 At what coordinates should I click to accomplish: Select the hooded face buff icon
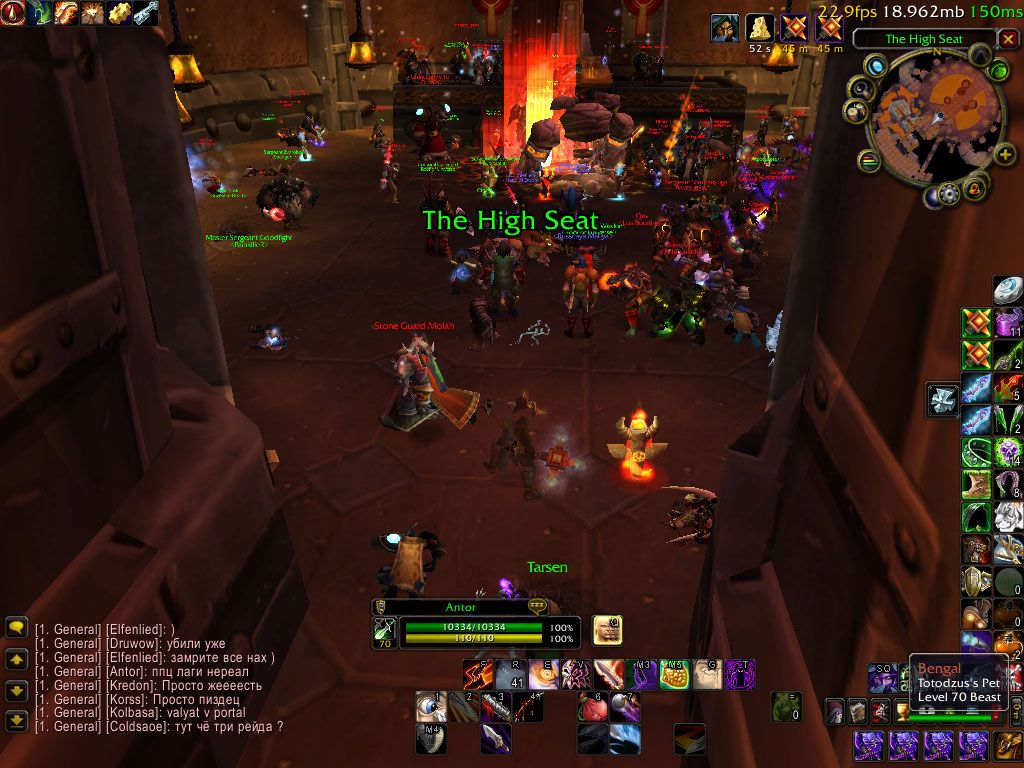coord(725,29)
